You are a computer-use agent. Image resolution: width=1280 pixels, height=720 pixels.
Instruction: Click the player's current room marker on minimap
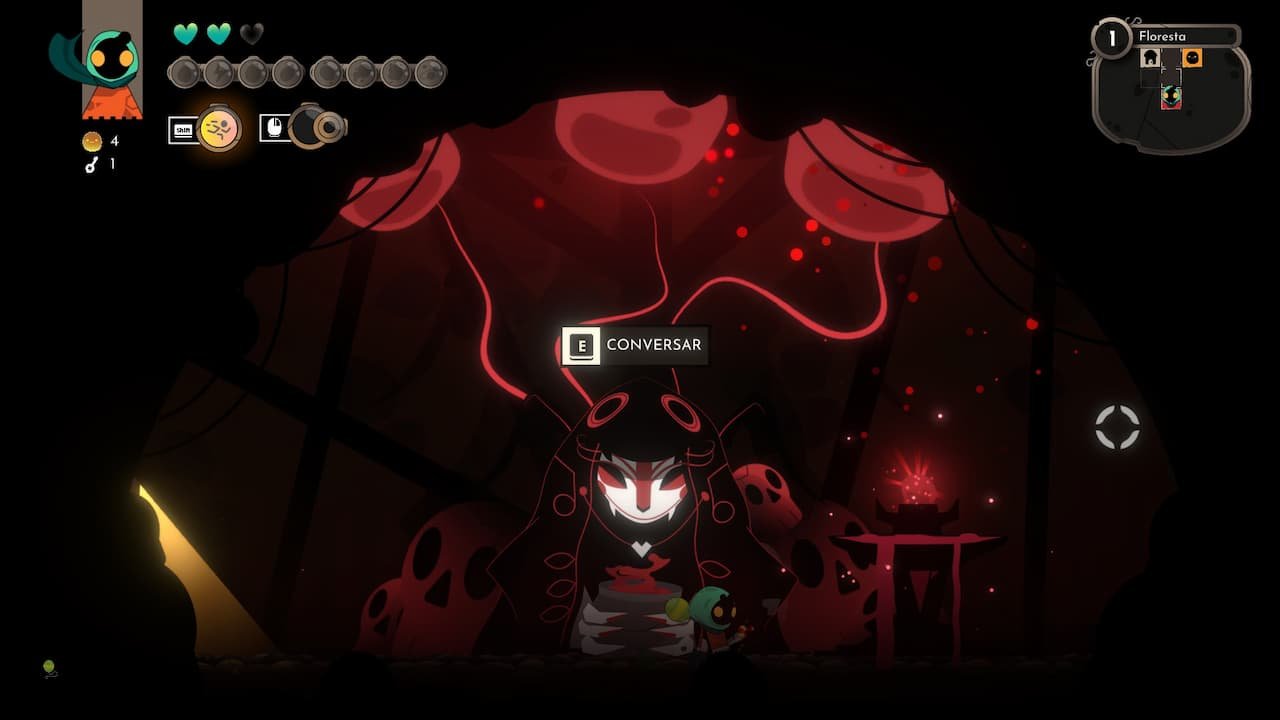pos(1171,97)
